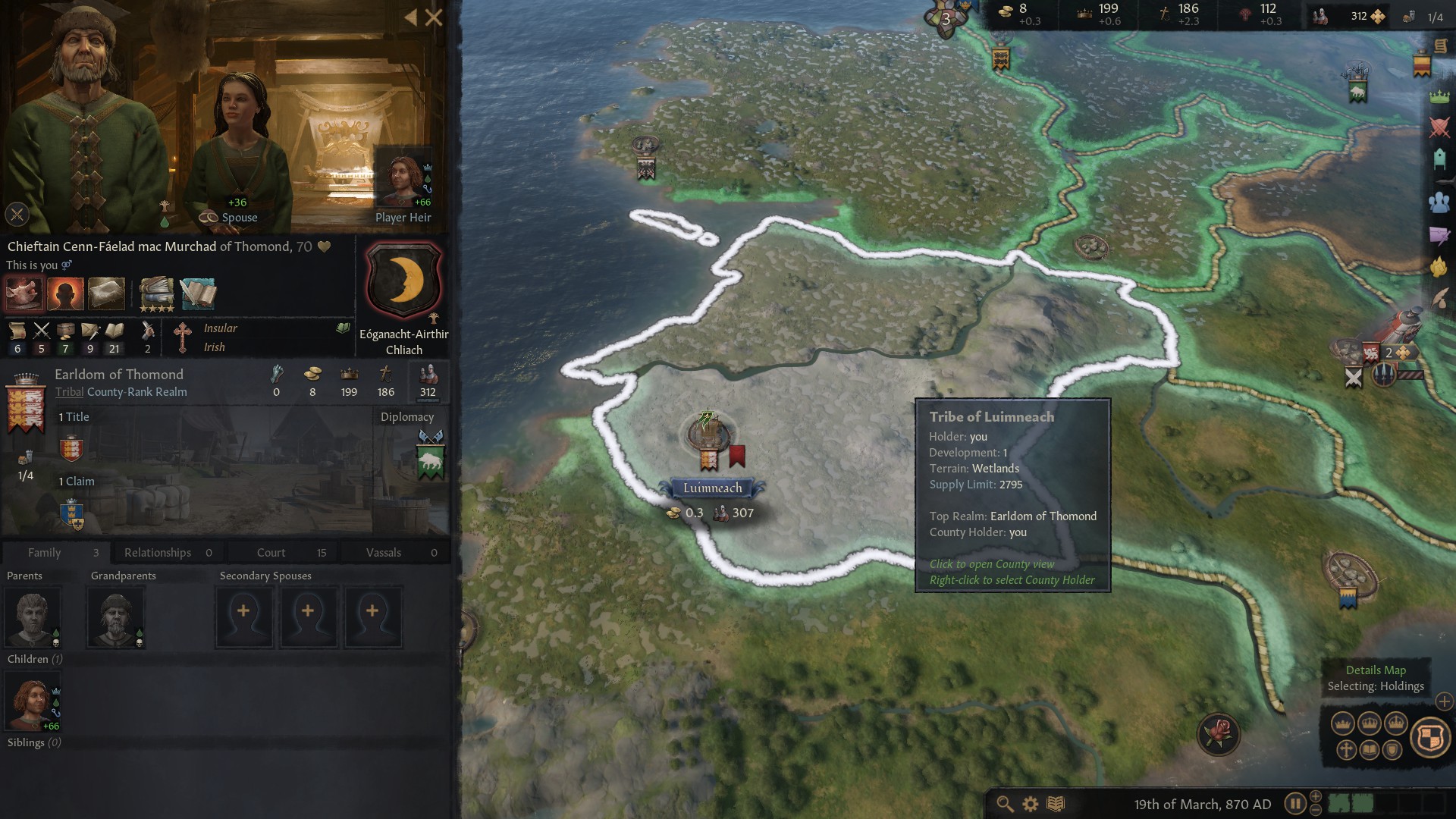Open the Realm crown sidebar icon
This screenshot has width=1456, height=819.
coord(1439,96)
